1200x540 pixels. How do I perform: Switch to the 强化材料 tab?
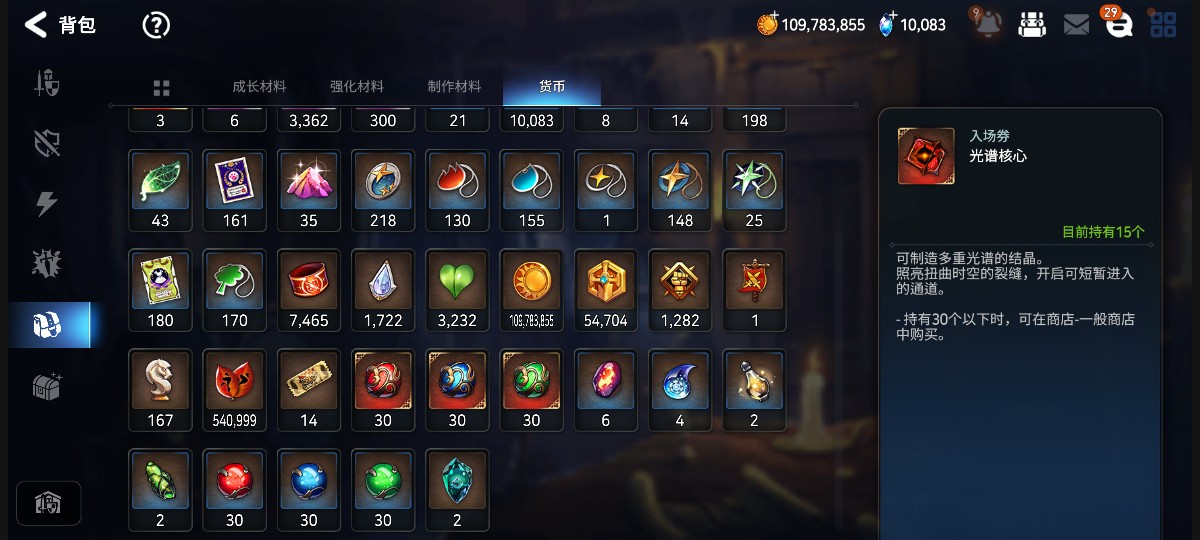coord(357,87)
